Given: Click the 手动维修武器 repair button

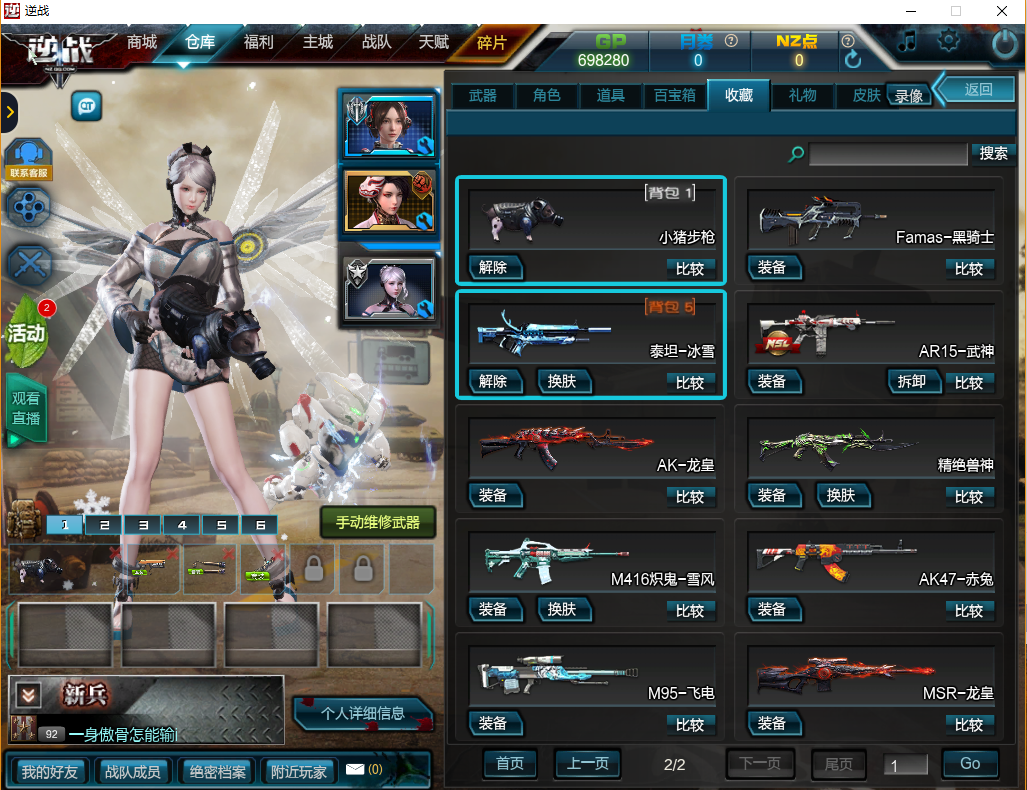Looking at the screenshot, I should point(378,522).
